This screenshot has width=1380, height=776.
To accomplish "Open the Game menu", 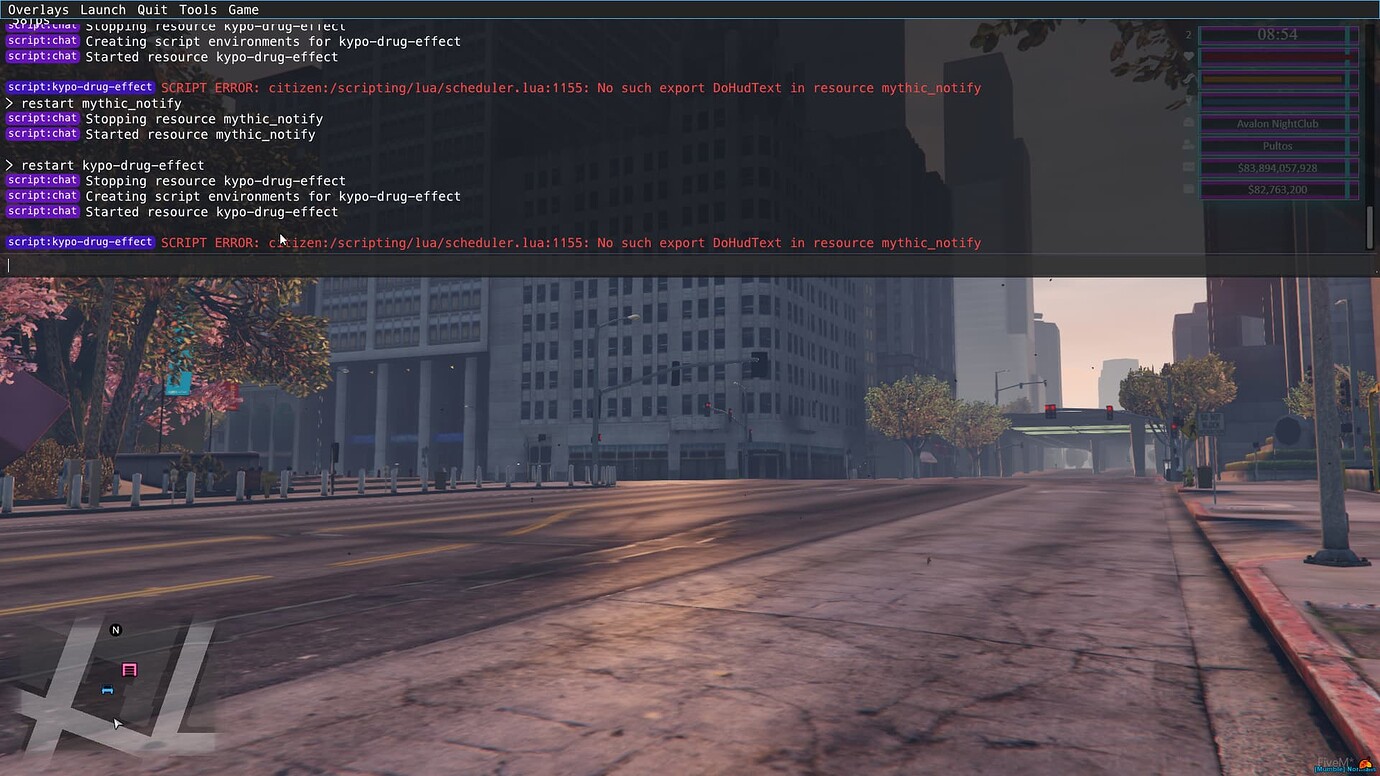I will point(243,9).
